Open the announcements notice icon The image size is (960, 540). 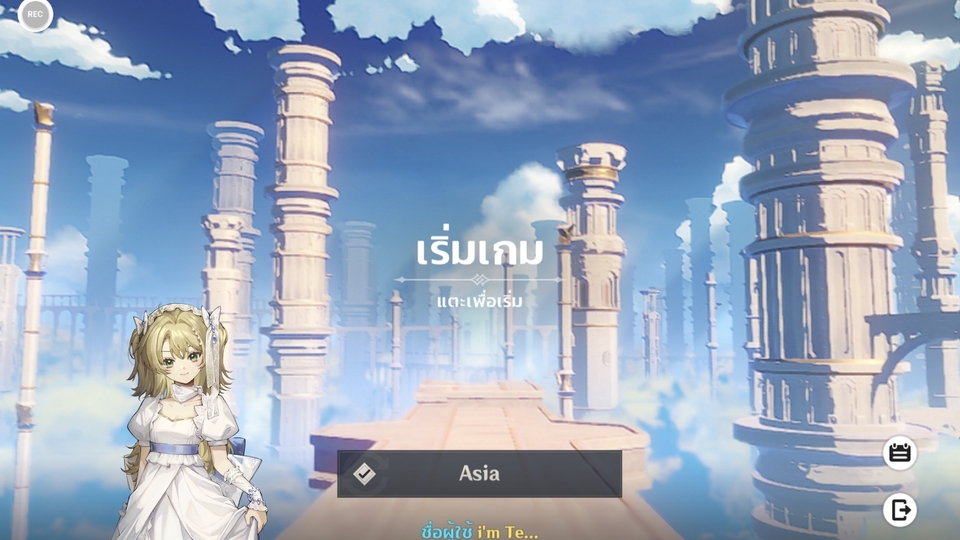coord(900,453)
